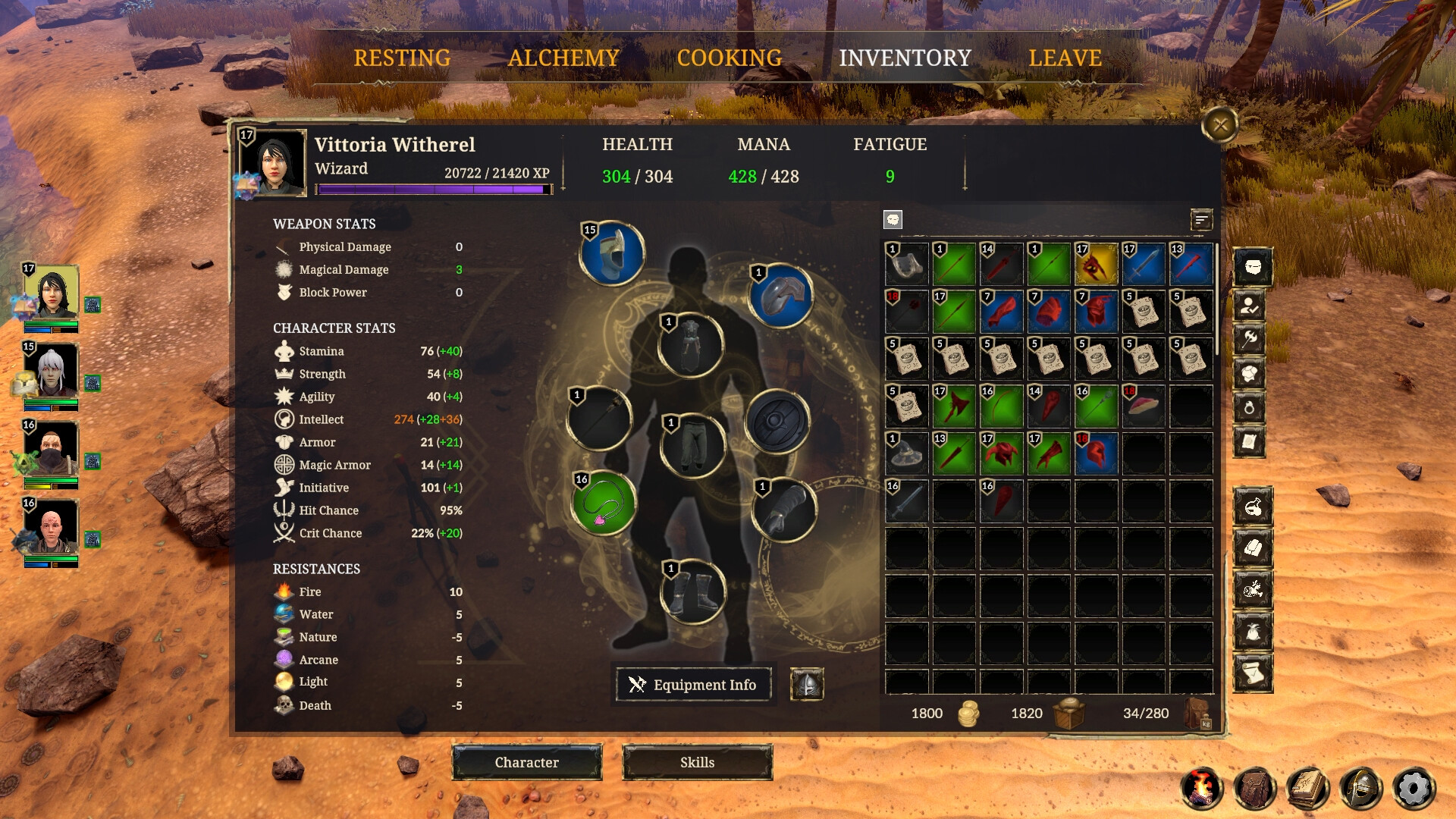Screen dimensions: 1456x819
Task: Sort inventory with the list button
Action: point(1201,221)
